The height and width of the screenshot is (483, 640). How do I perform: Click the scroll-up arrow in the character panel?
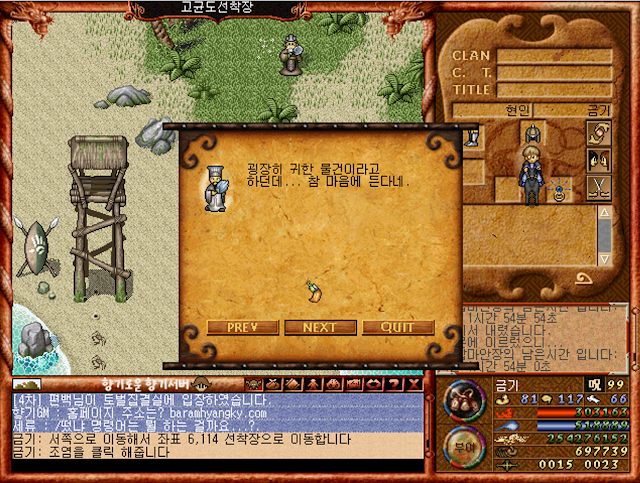(604, 214)
